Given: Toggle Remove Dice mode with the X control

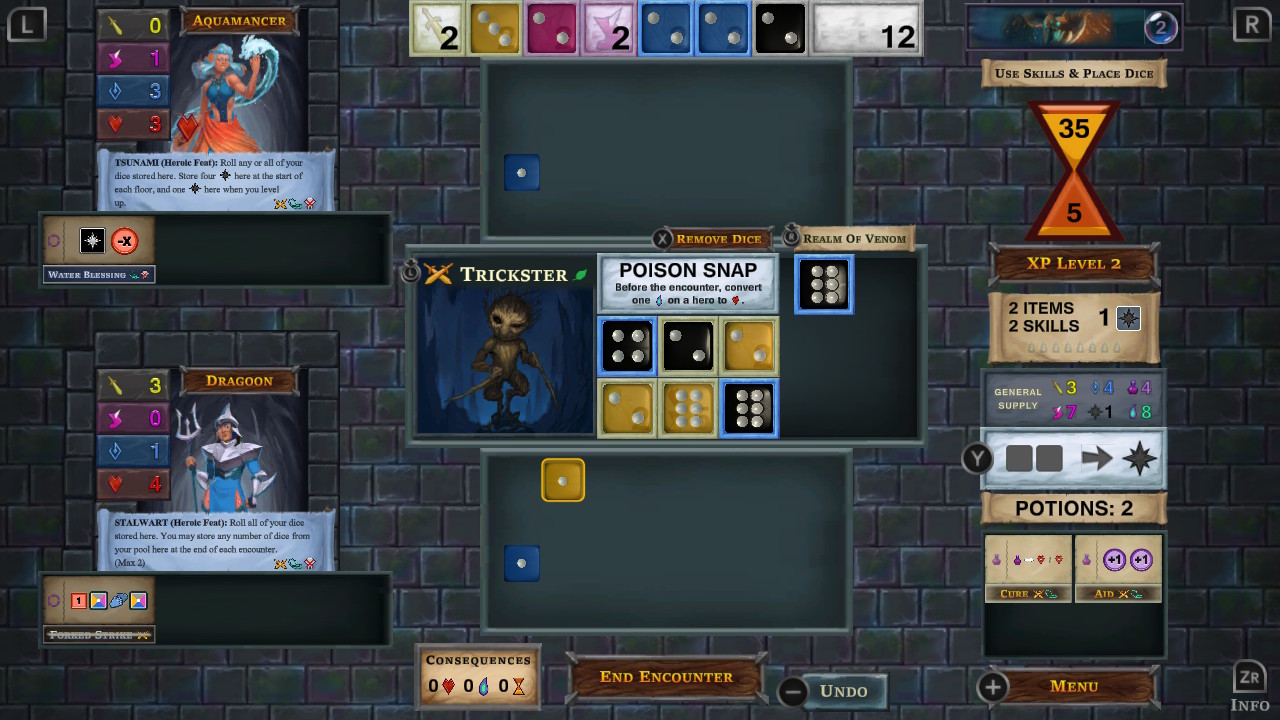Looking at the screenshot, I should pos(662,238).
